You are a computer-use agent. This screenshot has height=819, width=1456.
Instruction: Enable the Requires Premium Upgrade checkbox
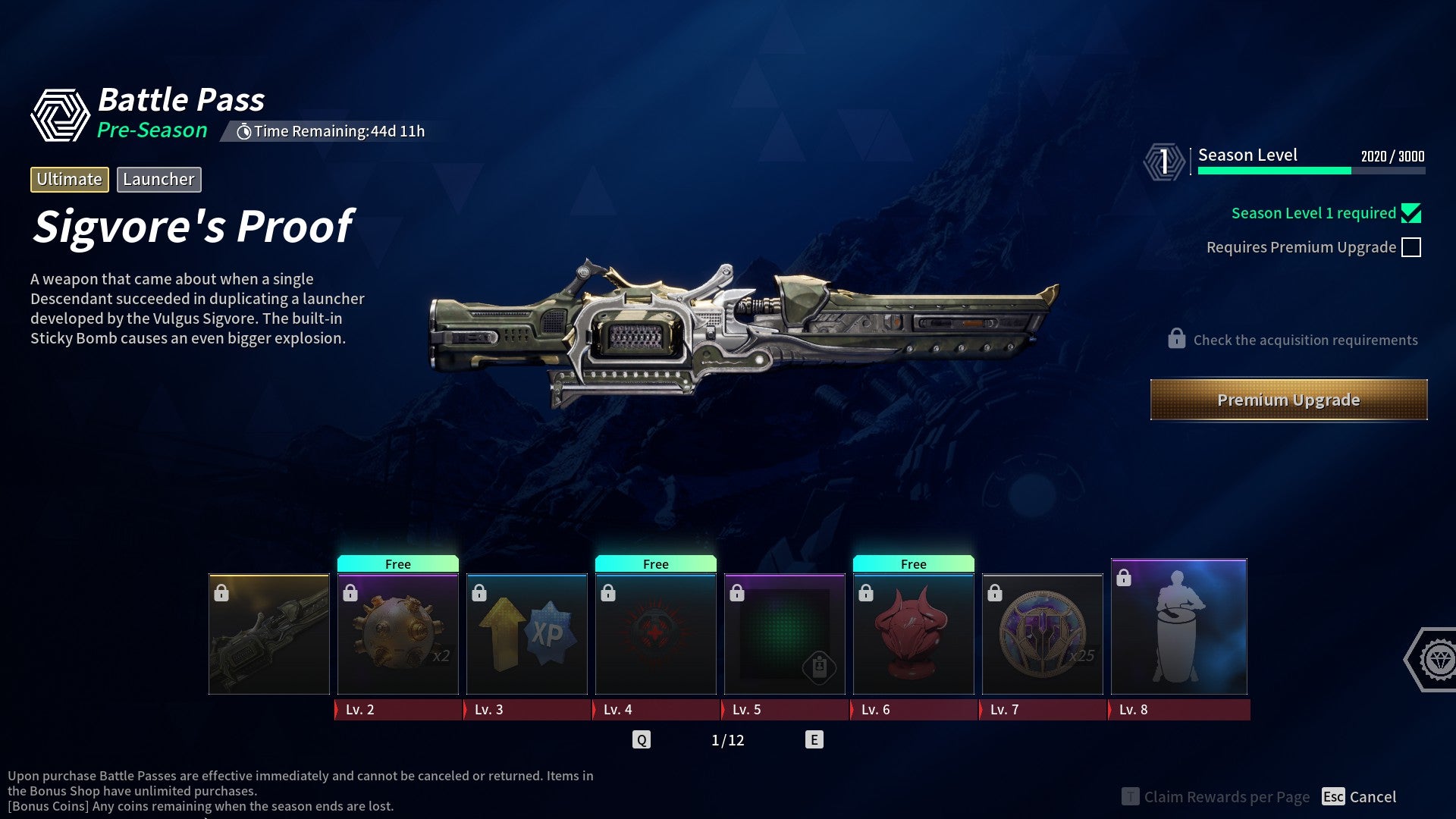pyautogui.click(x=1412, y=246)
